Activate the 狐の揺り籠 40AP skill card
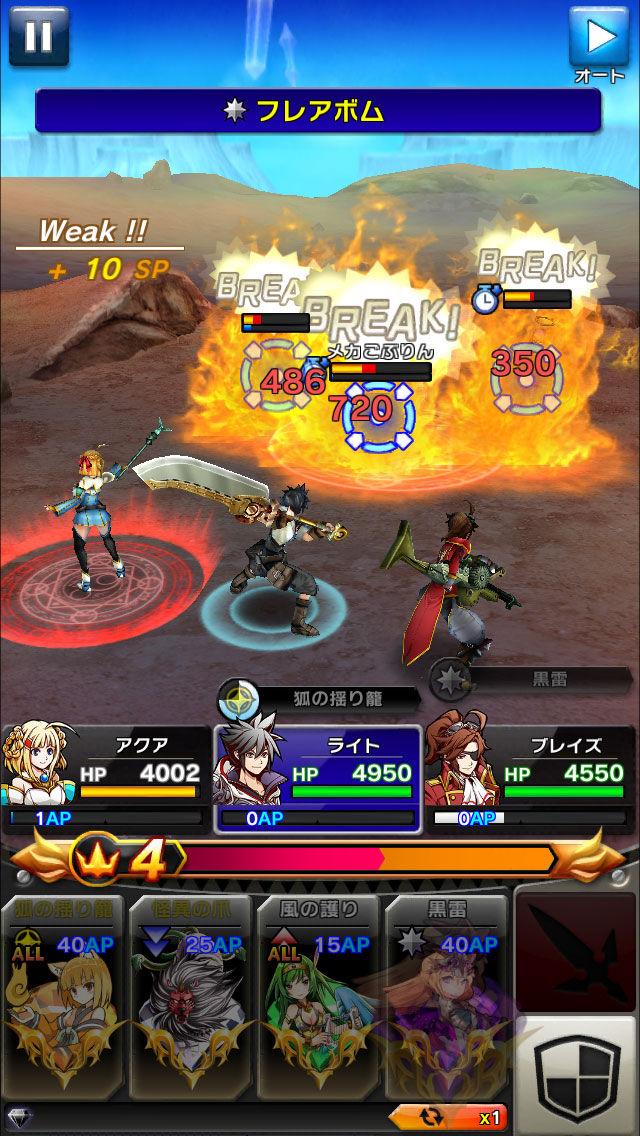 65,995
